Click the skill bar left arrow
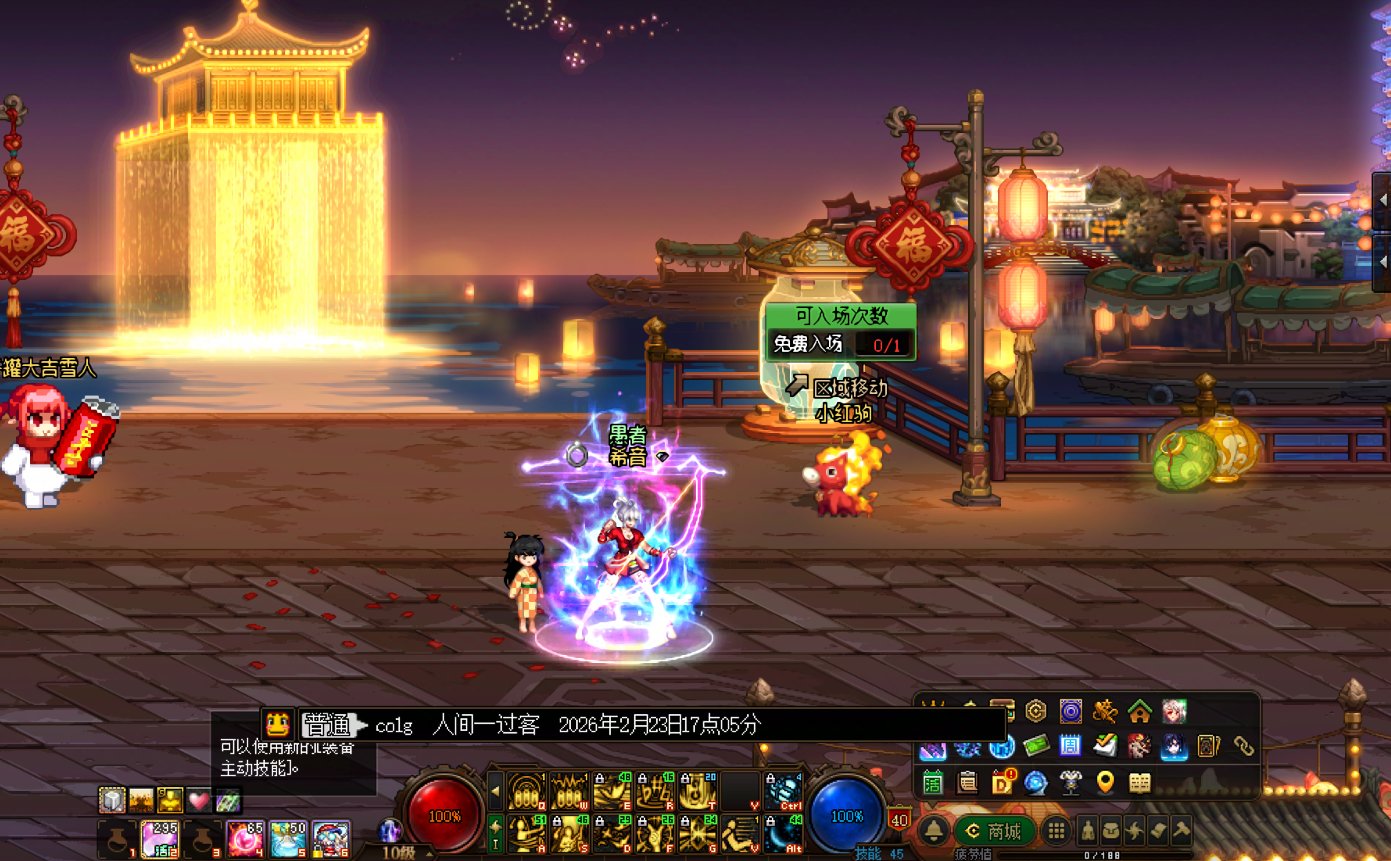 495,791
